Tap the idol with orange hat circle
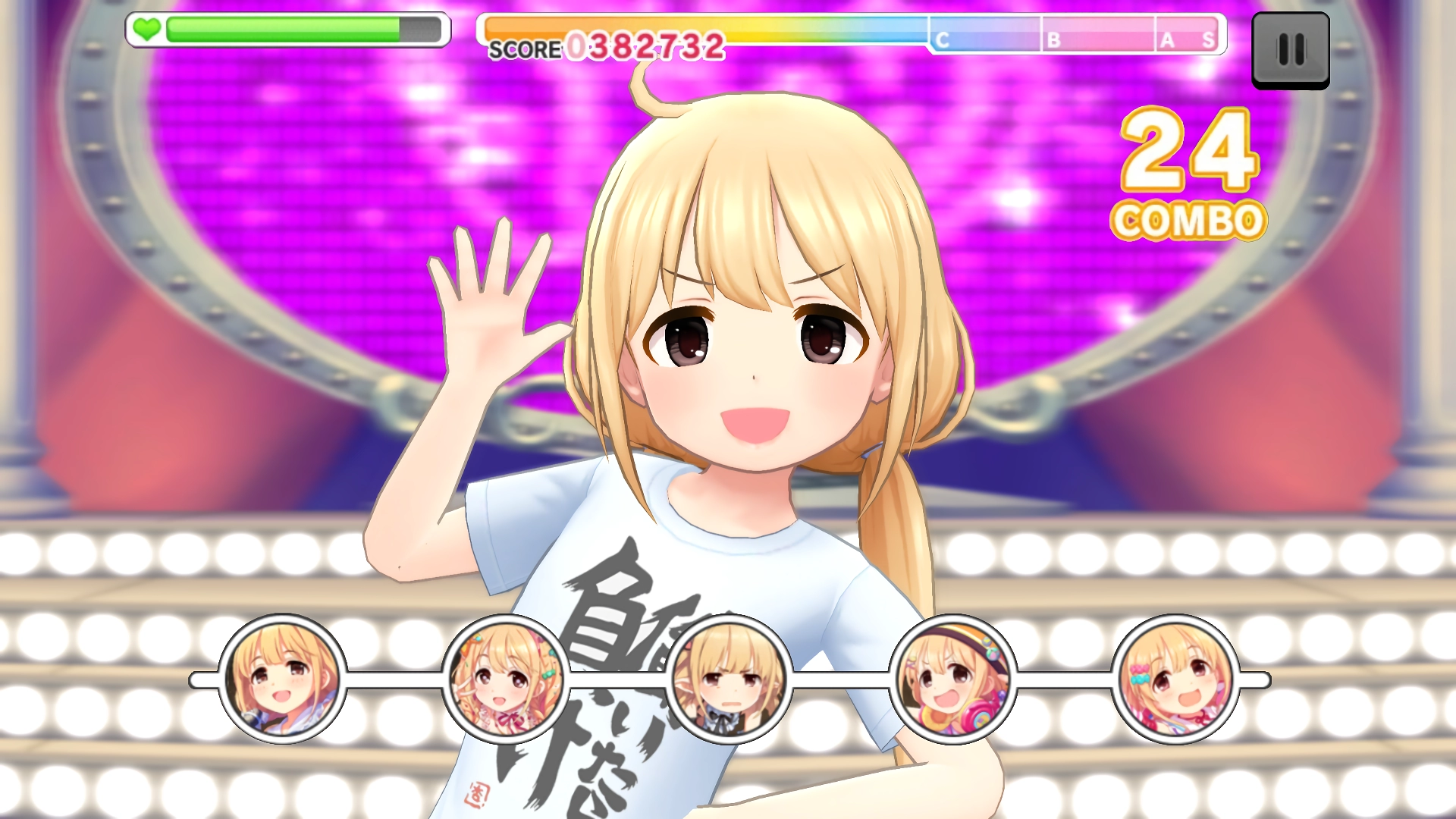1456x819 pixels. (x=952, y=679)
